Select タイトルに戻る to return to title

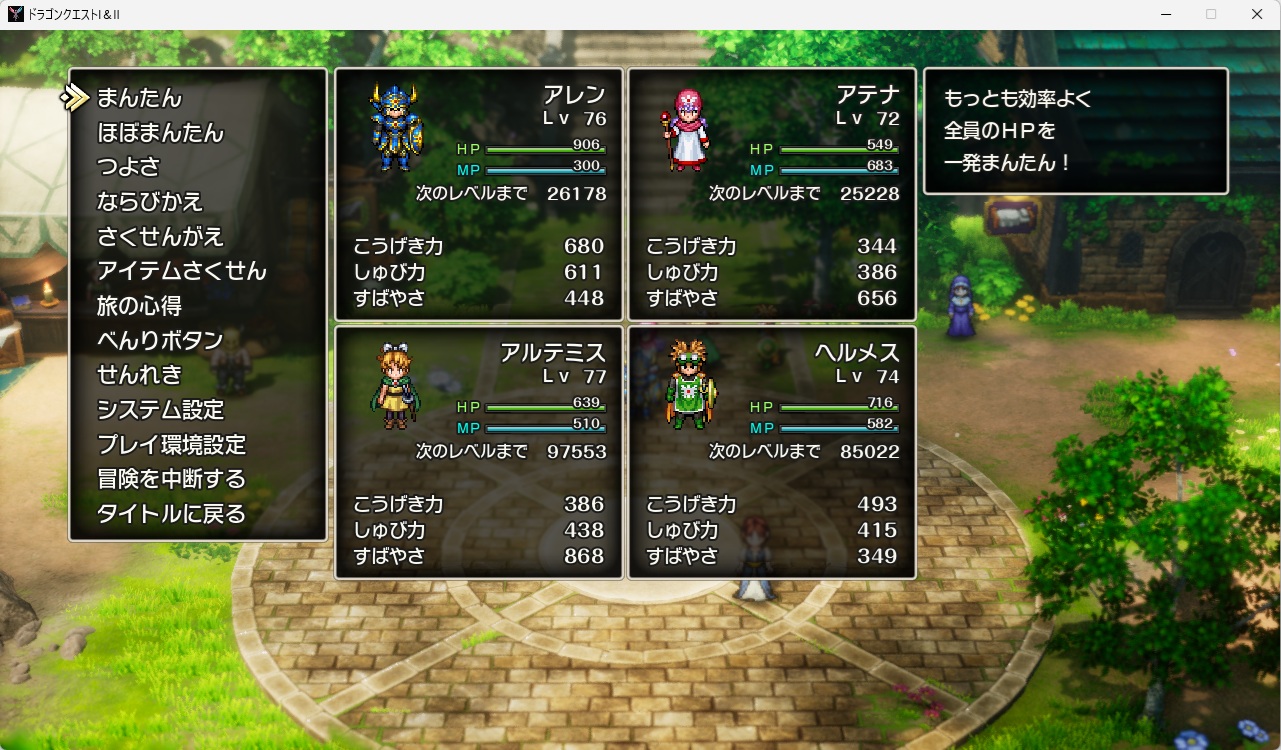coord(171,514)
